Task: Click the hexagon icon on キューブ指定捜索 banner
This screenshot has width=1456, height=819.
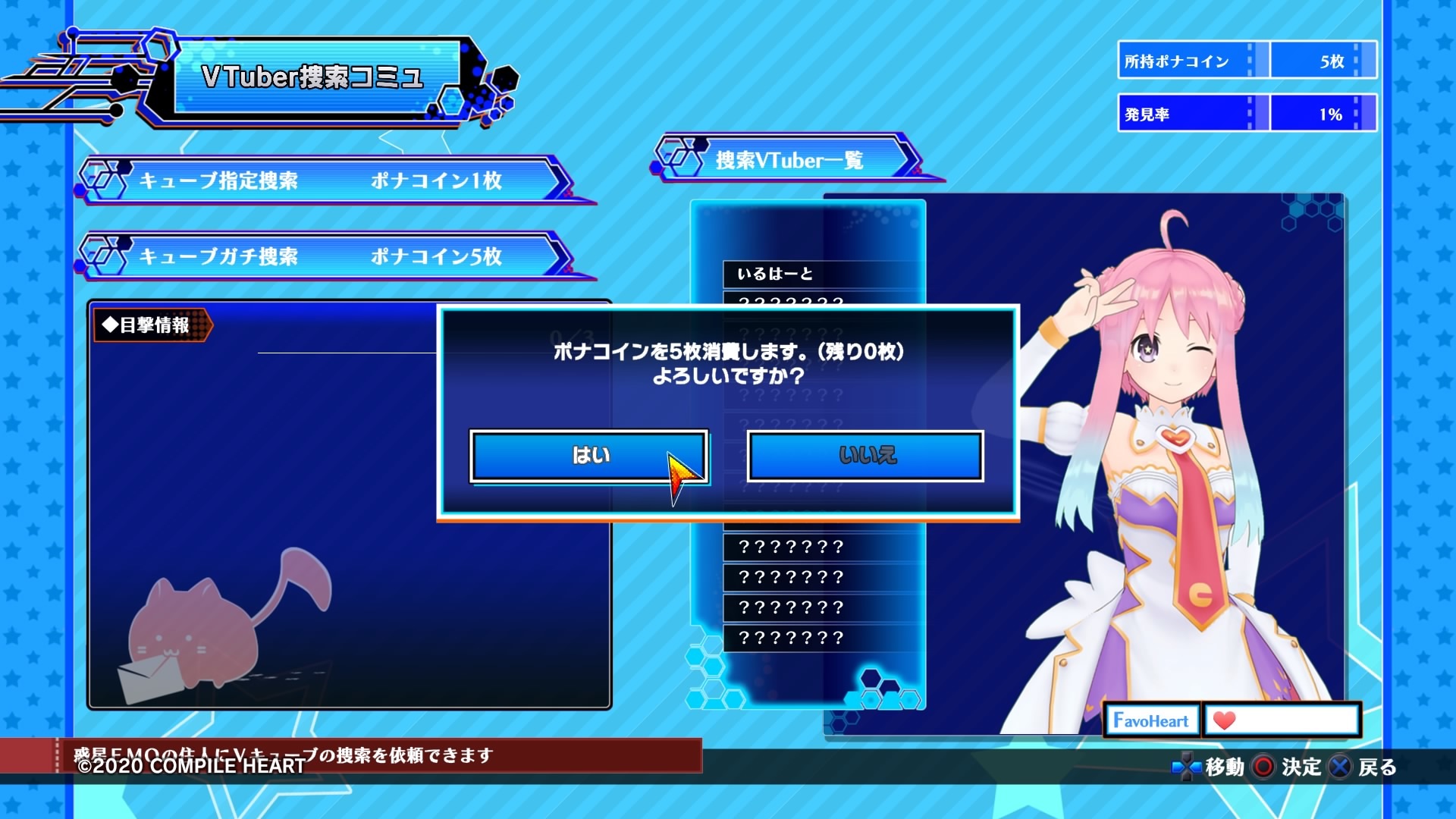Action: pyautogui.click(x=104, y=180)
